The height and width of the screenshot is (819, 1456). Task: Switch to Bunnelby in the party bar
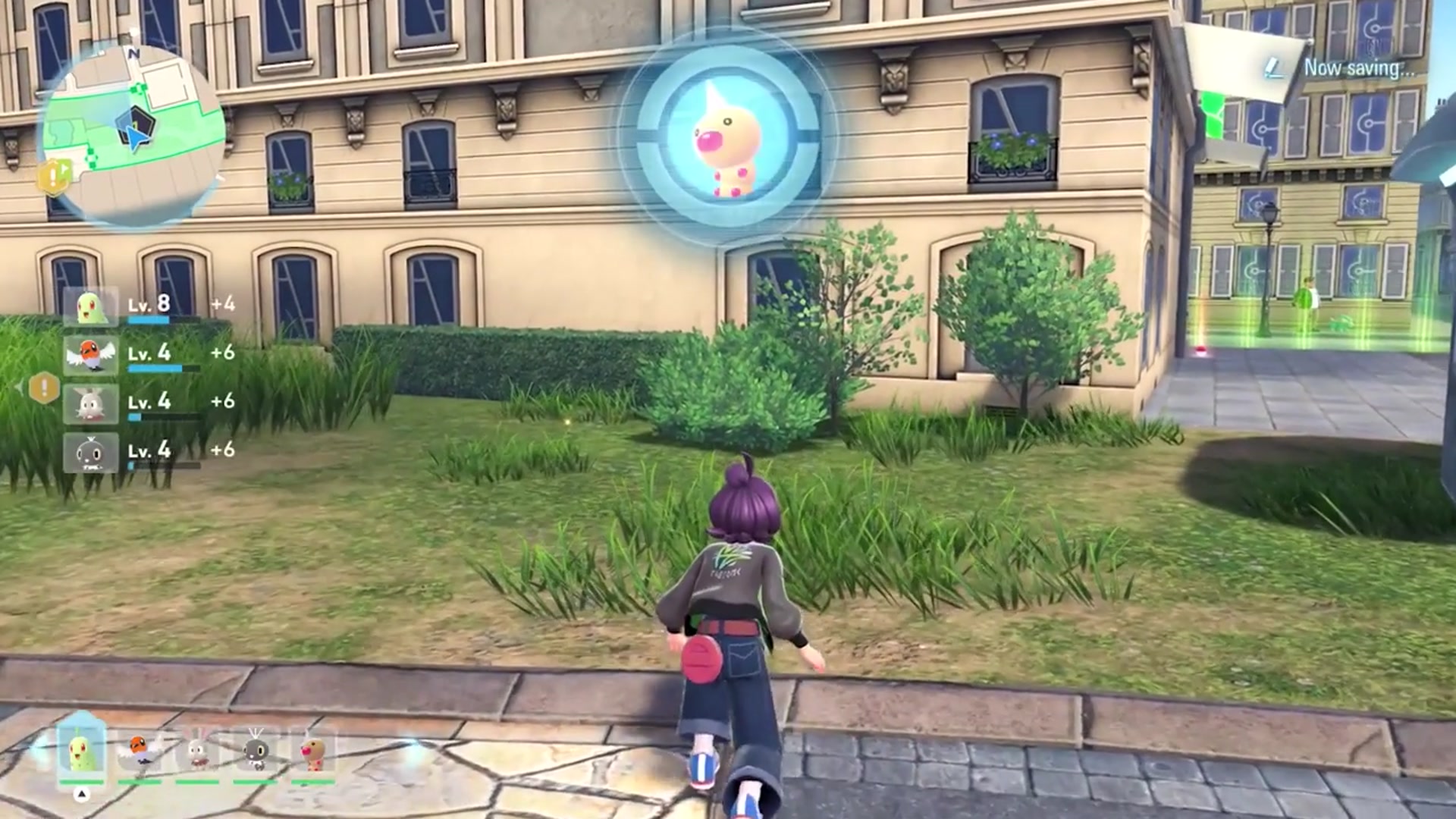[x=197, y=752]
